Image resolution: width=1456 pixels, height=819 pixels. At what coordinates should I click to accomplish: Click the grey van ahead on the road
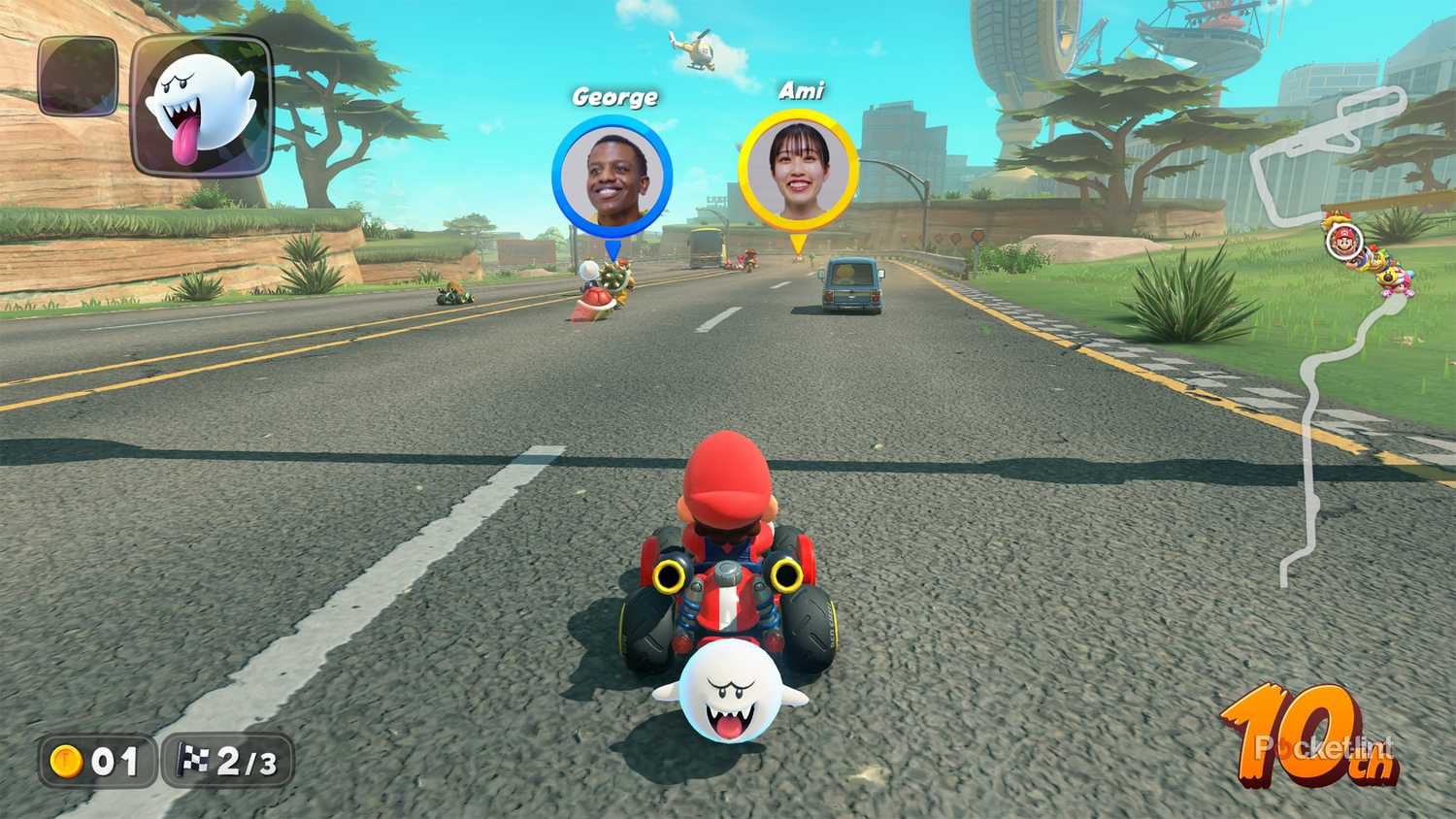coord(851,286)
